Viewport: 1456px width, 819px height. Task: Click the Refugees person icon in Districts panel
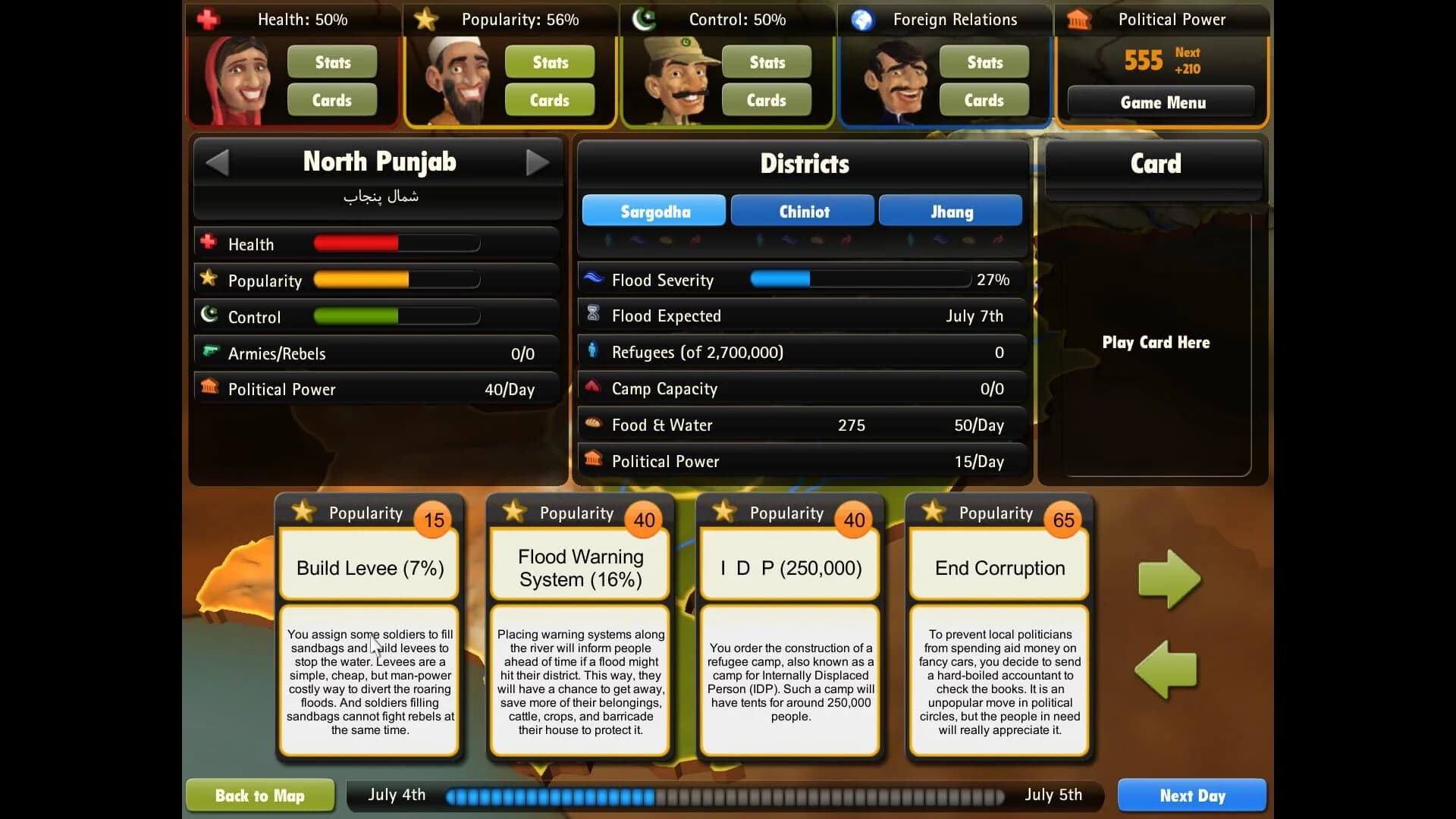593,351
